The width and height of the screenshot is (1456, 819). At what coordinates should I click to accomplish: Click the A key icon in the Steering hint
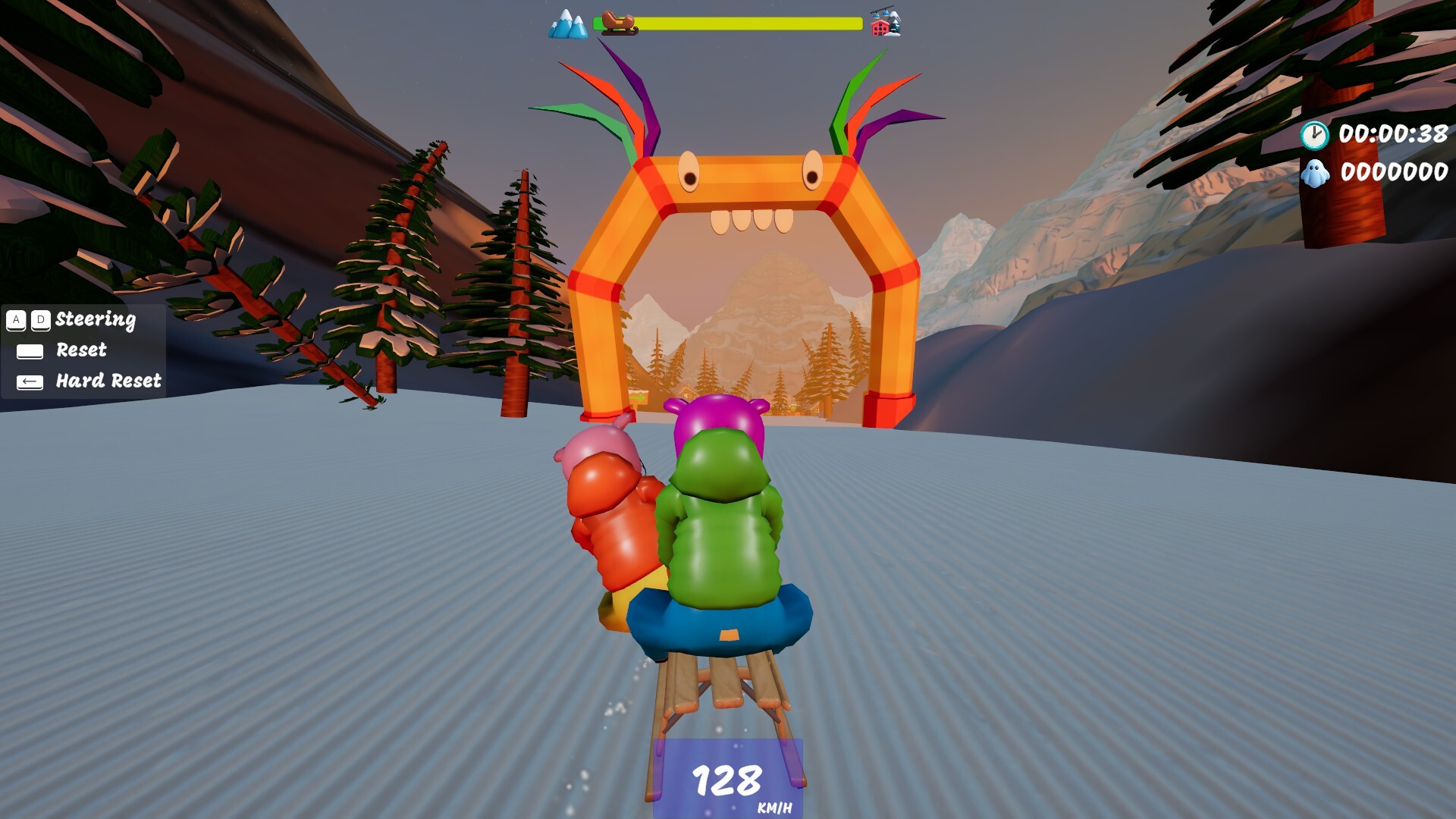[14, 320]
